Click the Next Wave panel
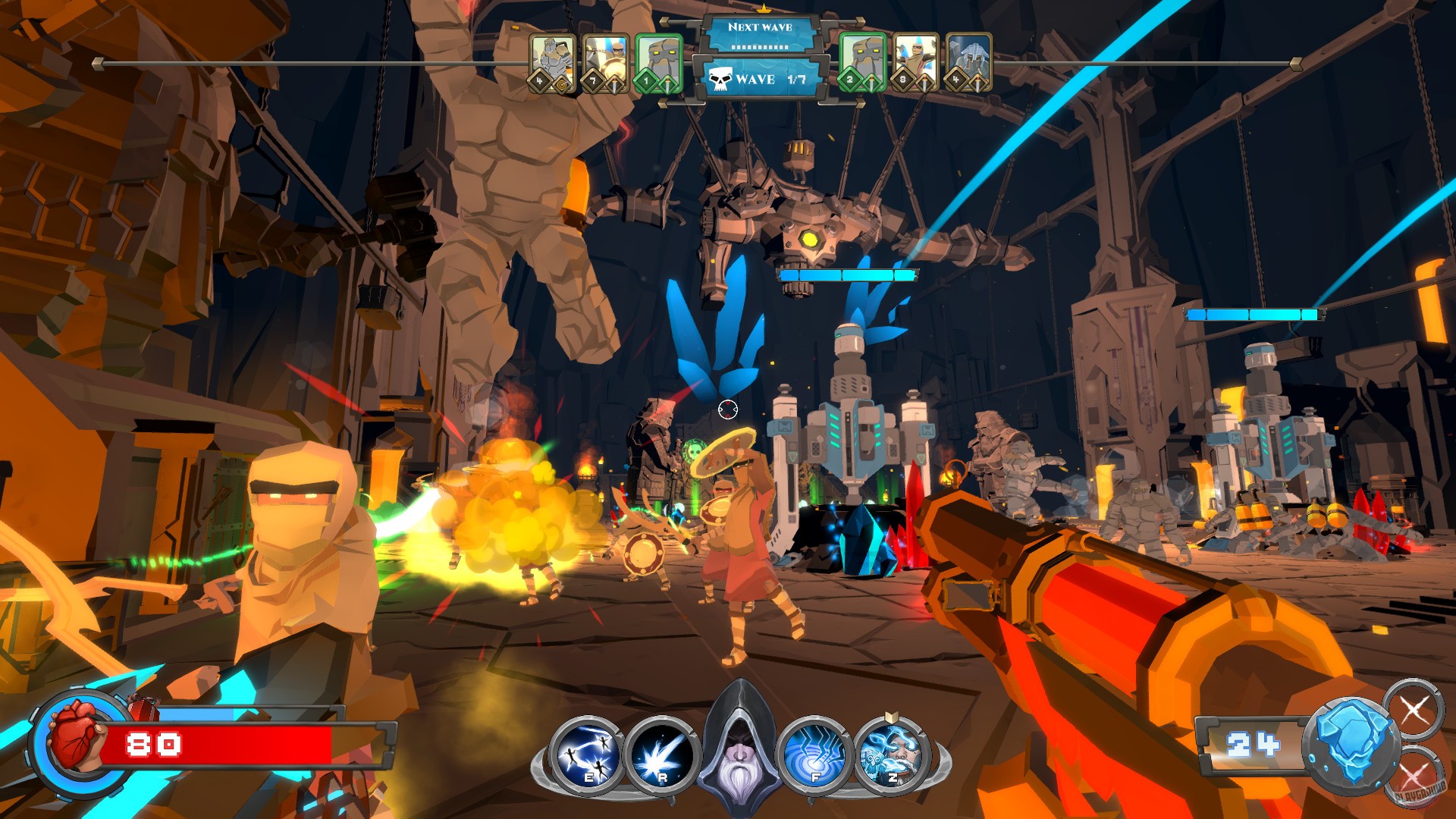 pos(760,35)
